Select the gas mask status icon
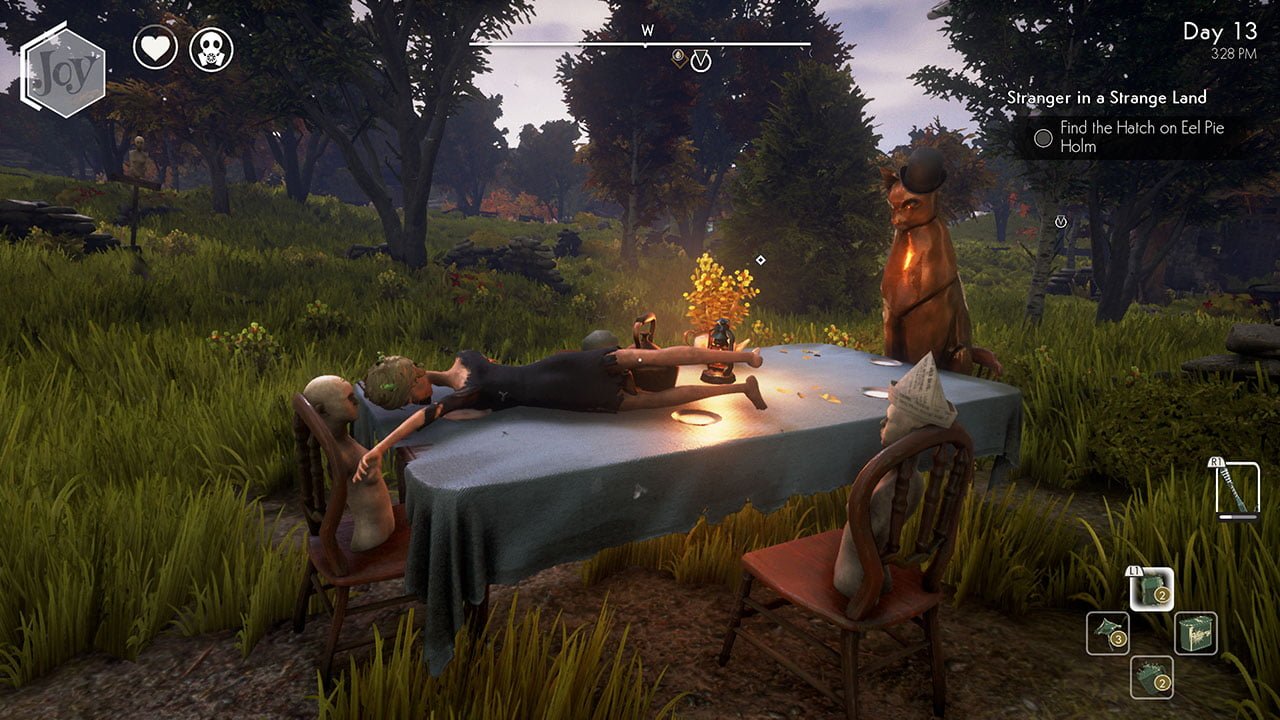The image size is (1280, 720). click(211, 48)
